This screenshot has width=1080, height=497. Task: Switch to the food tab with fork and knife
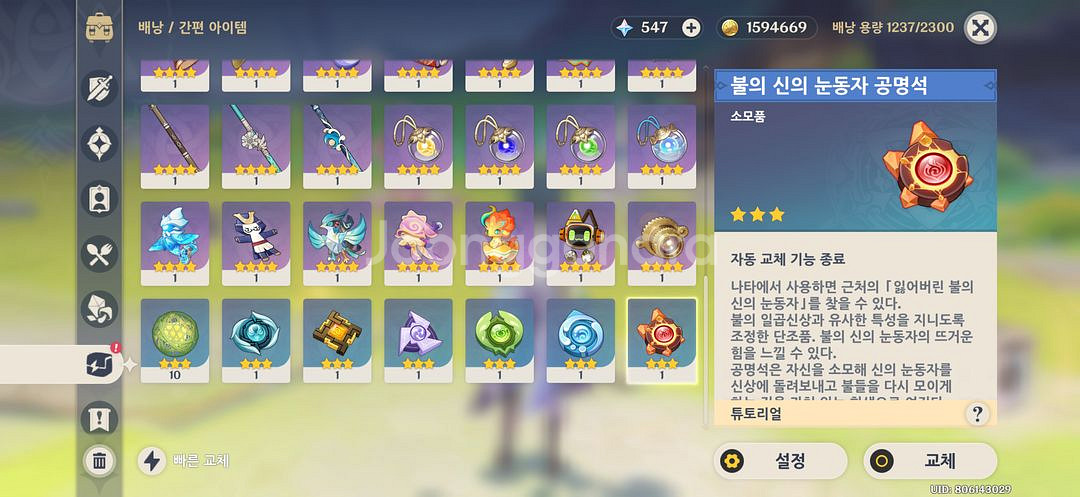[x=98, y=255]
